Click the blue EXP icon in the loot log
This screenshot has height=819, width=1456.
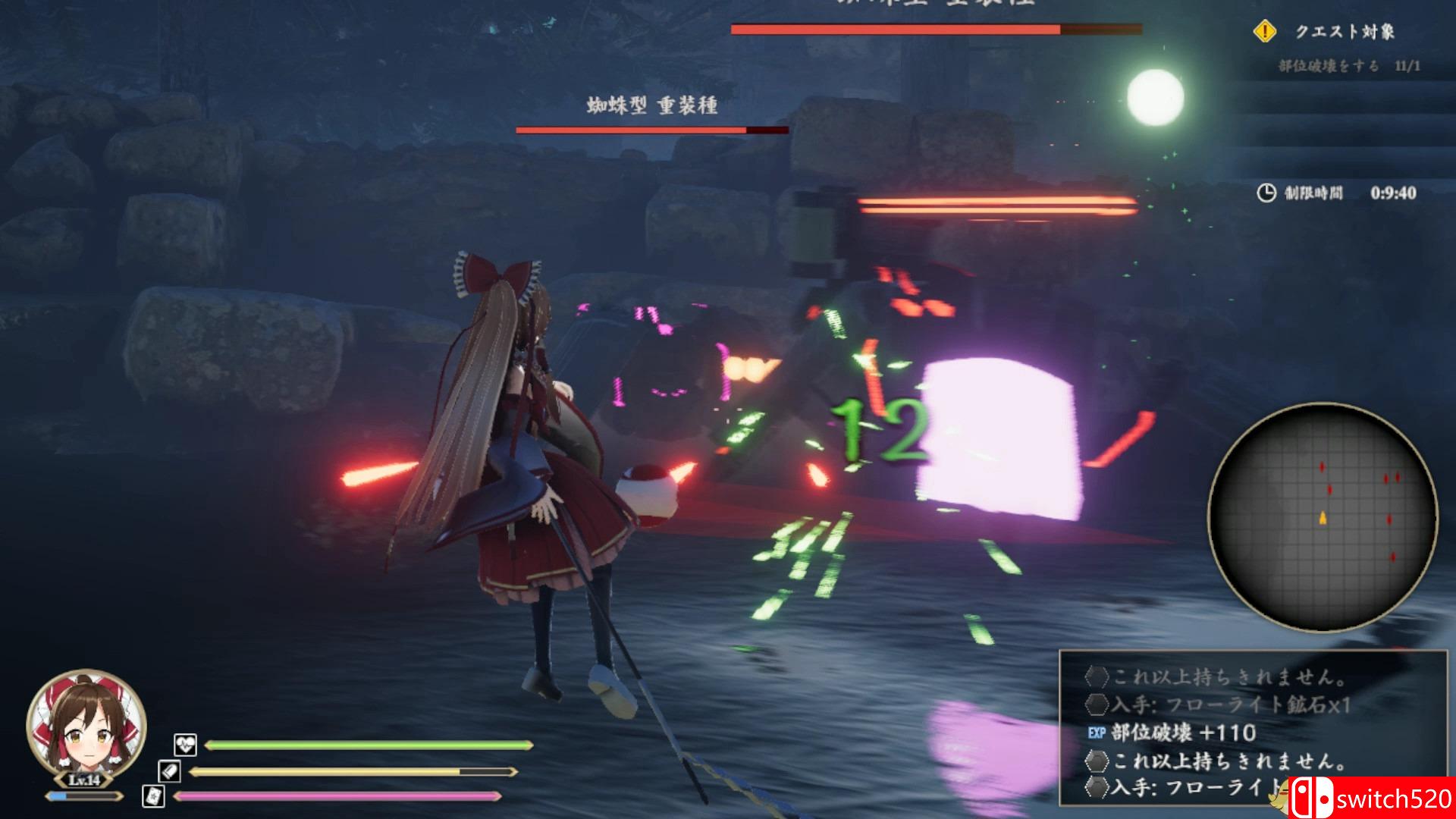click(1096, 733)
